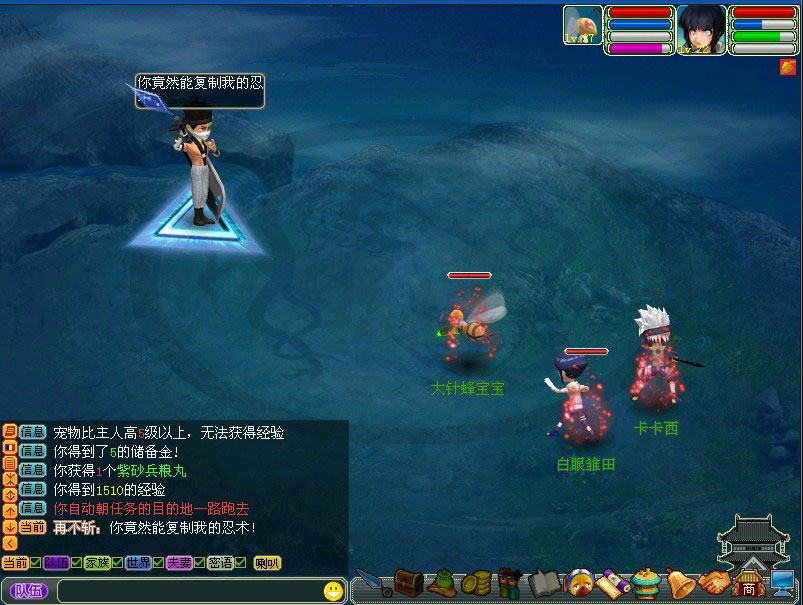Toggle the 家族 clan chat checkbox
Screen dimensions: 803x605
117,563
